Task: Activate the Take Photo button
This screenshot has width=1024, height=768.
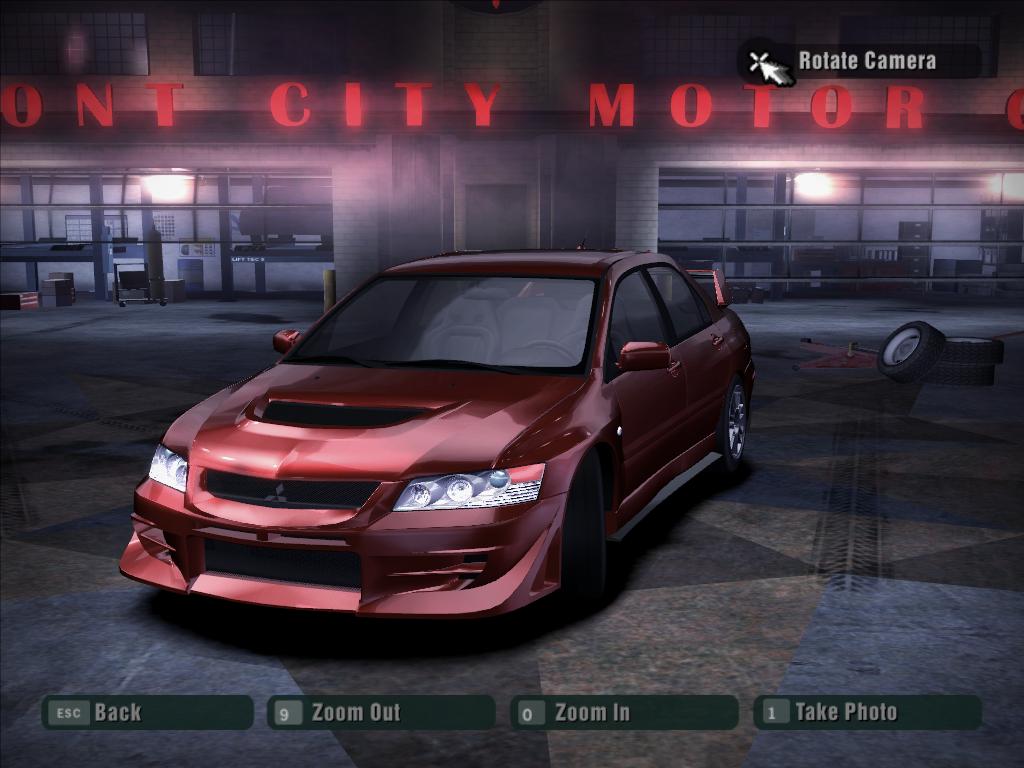Action: pyautogui.click(x=866, y=713)
